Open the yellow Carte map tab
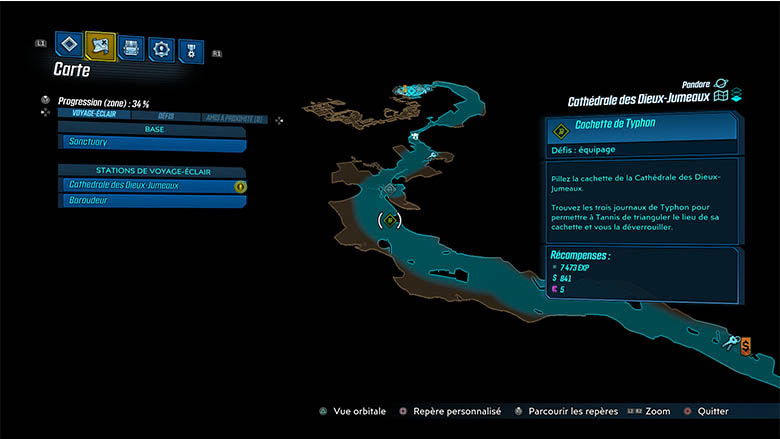The width and height of the screenshot is (780, 439). (x=100, y=45)
